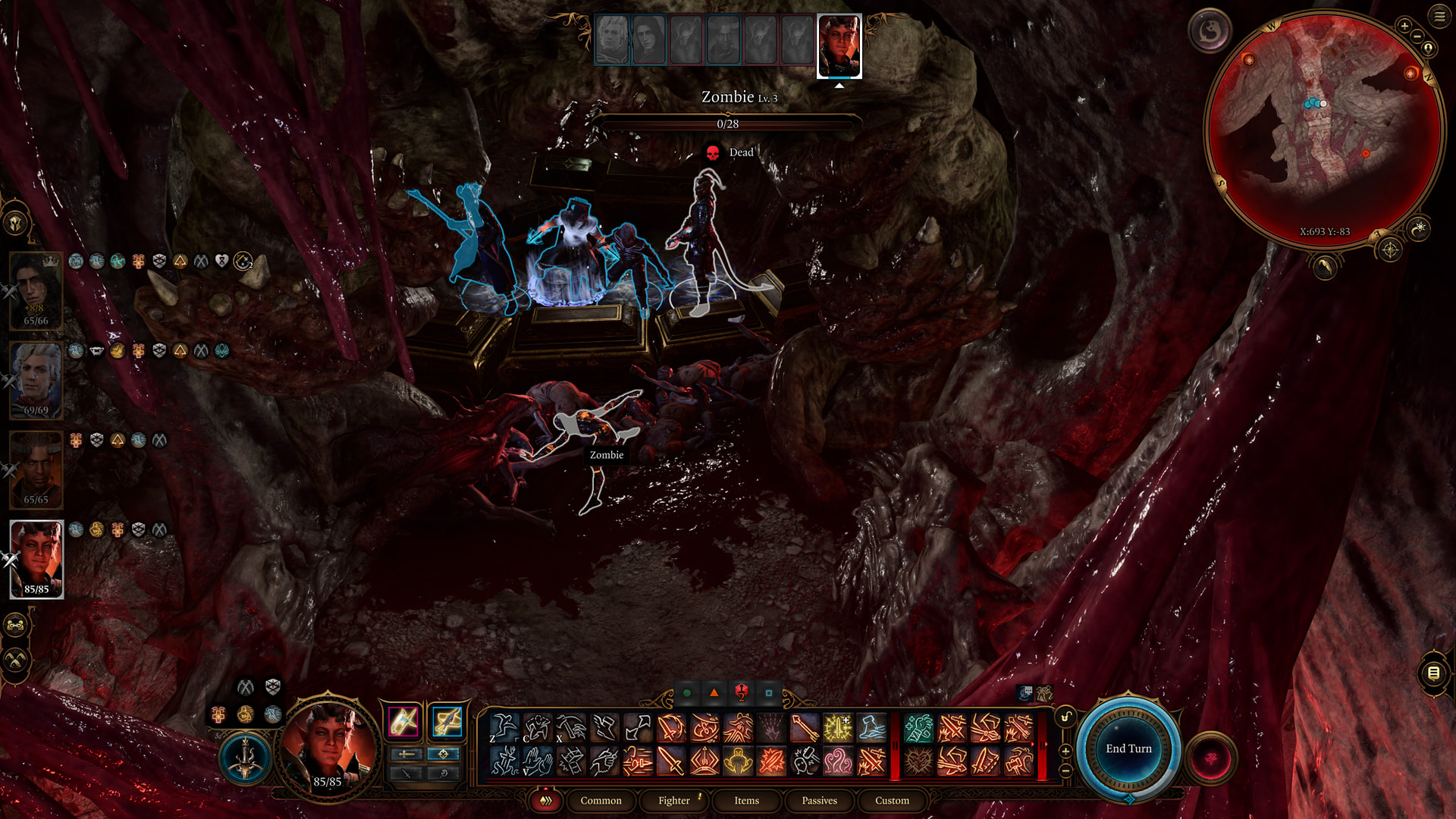
Task: Open the Fighter hotbar tab
Action: (674, 801)
